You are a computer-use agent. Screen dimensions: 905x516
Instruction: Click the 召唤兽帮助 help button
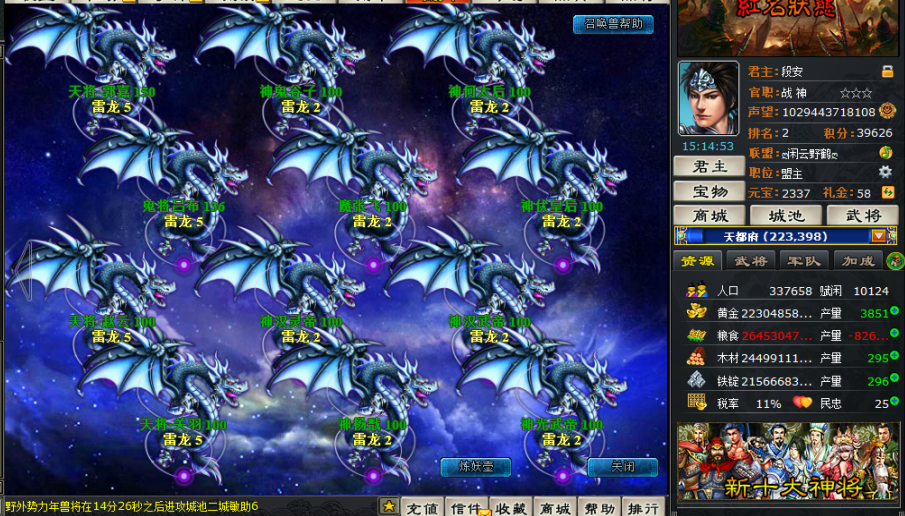click(x=613, y=24)
